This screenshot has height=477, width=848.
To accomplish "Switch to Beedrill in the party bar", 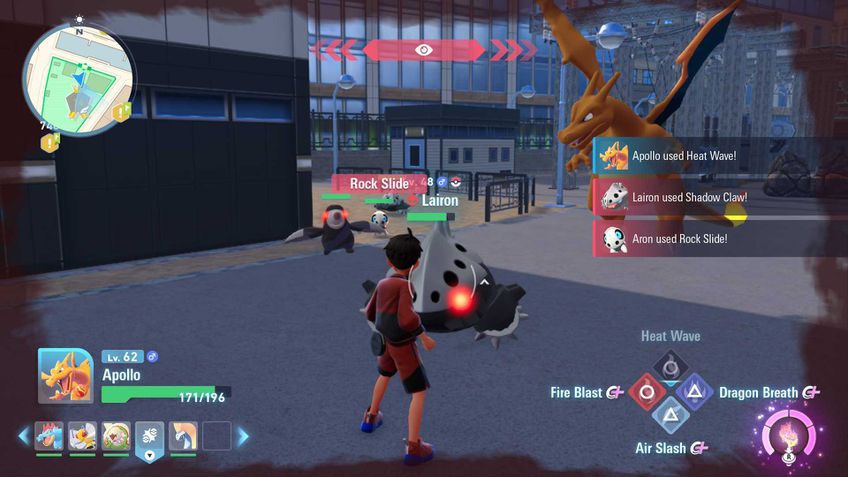I will [82, 436].
